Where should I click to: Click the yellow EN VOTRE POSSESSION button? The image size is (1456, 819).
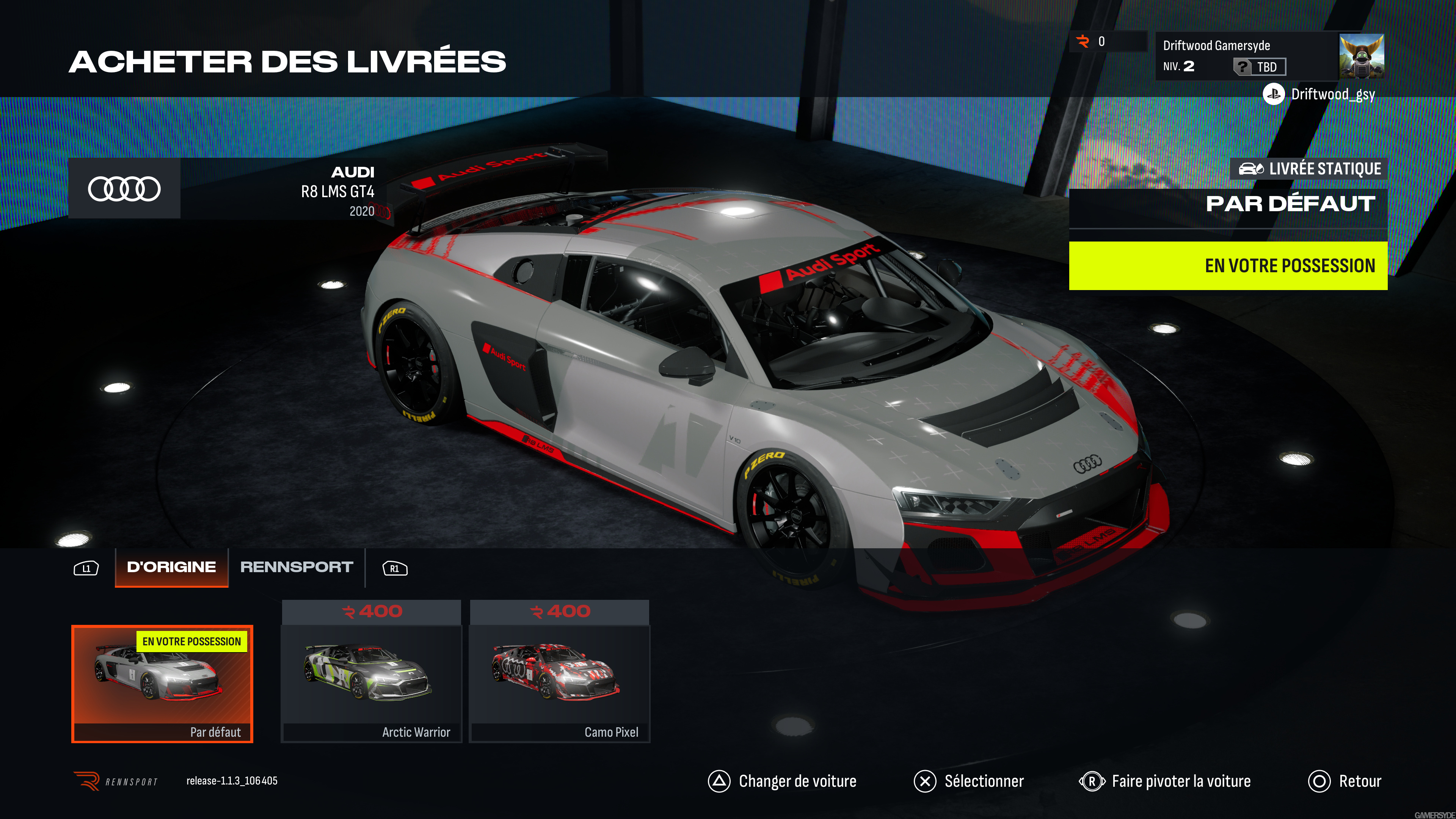pos(1228,266)
